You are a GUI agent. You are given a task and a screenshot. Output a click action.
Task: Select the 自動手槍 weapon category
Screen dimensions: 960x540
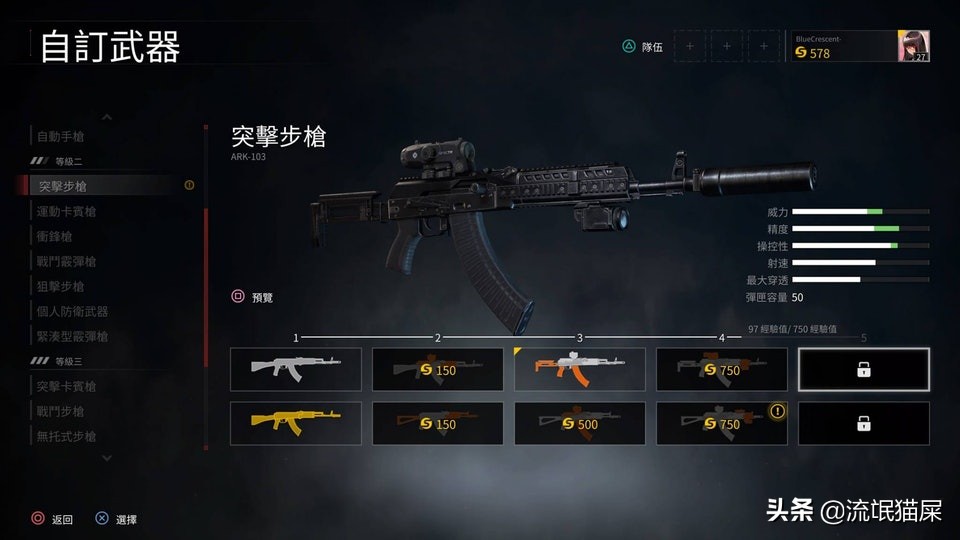[x=63, y=136]
